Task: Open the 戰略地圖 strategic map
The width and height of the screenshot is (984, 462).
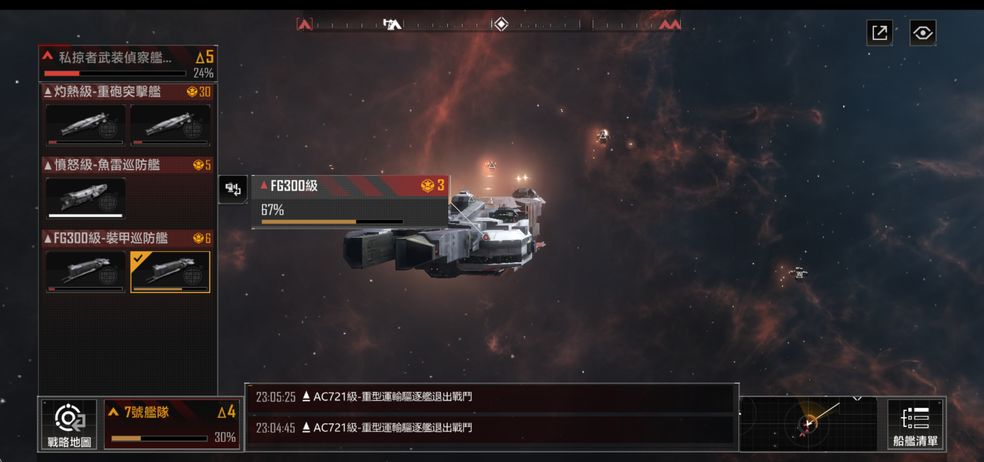Action: (x=69, y=424)
